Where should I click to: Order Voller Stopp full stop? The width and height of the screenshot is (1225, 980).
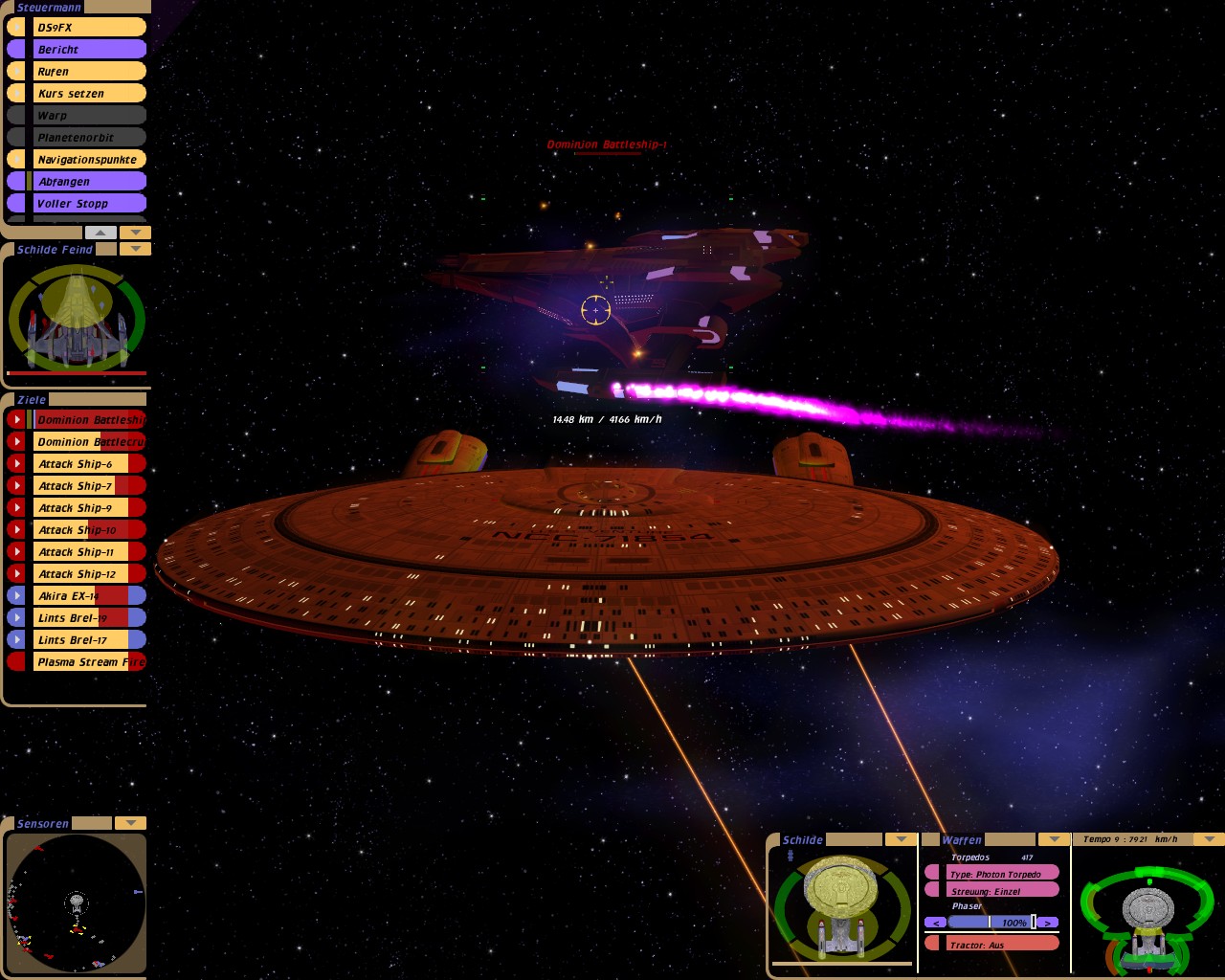click(88, 204)
